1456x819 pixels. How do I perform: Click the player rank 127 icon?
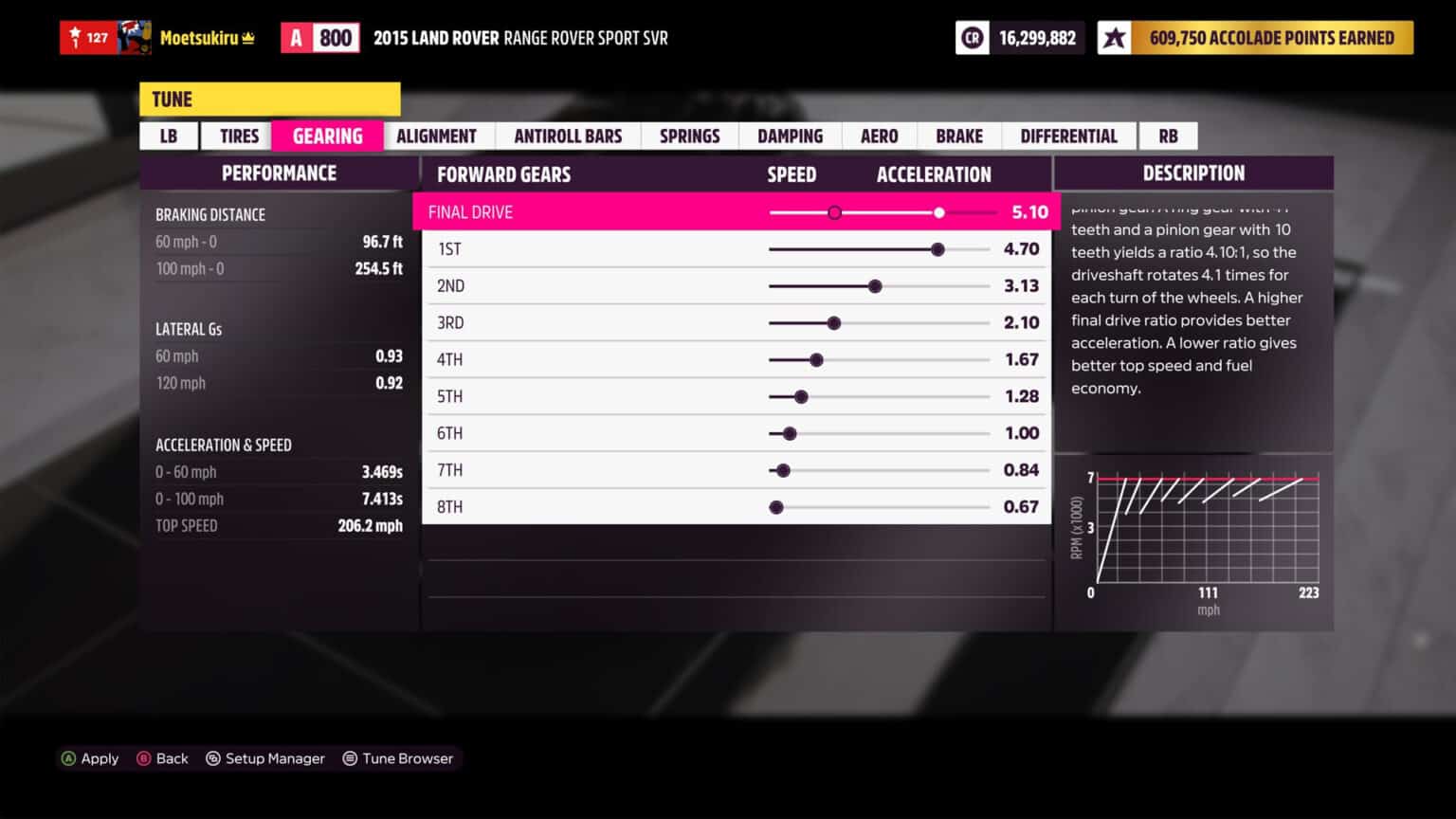[90, 38]
